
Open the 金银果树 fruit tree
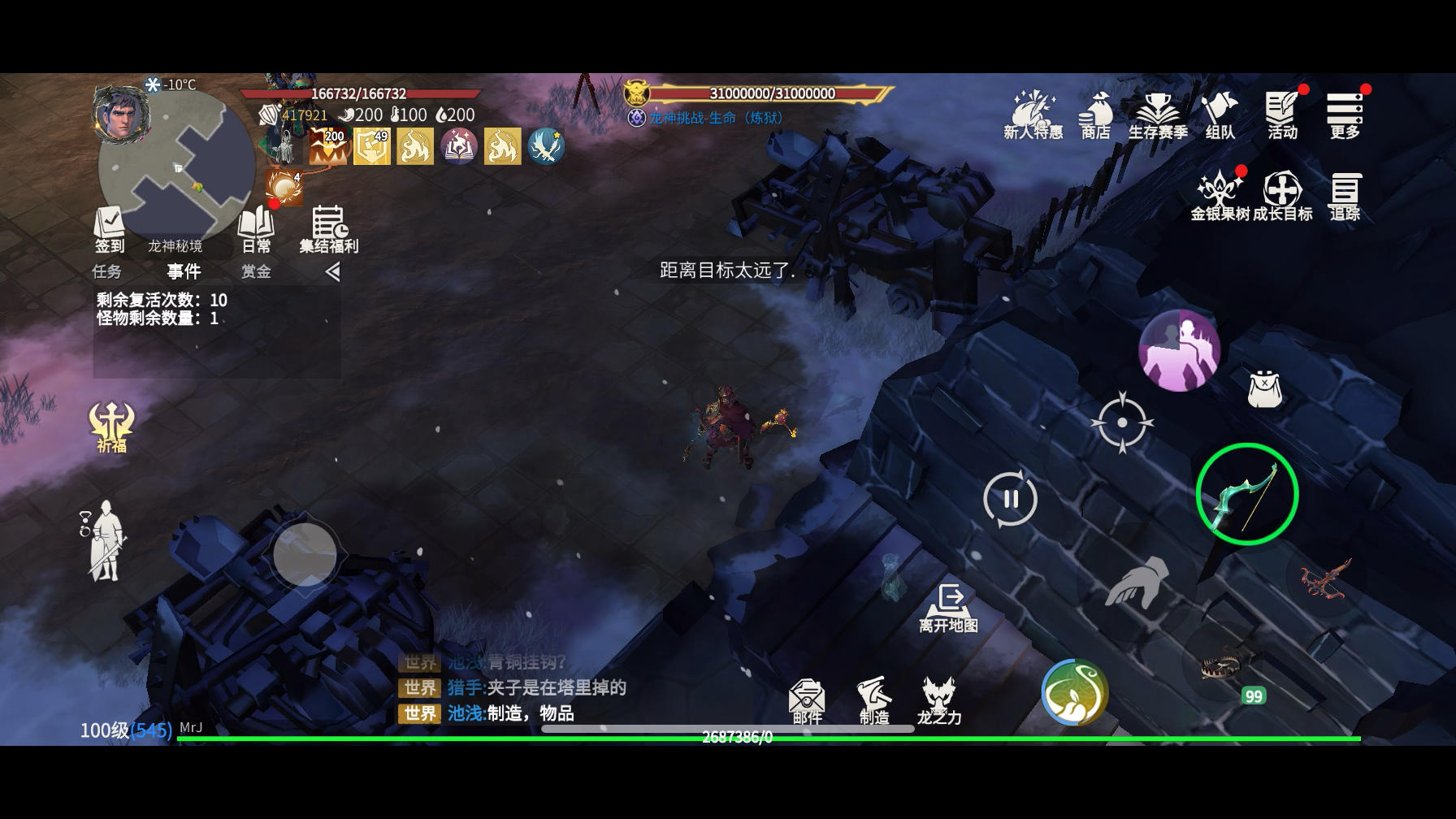[x=1220, y=196]
